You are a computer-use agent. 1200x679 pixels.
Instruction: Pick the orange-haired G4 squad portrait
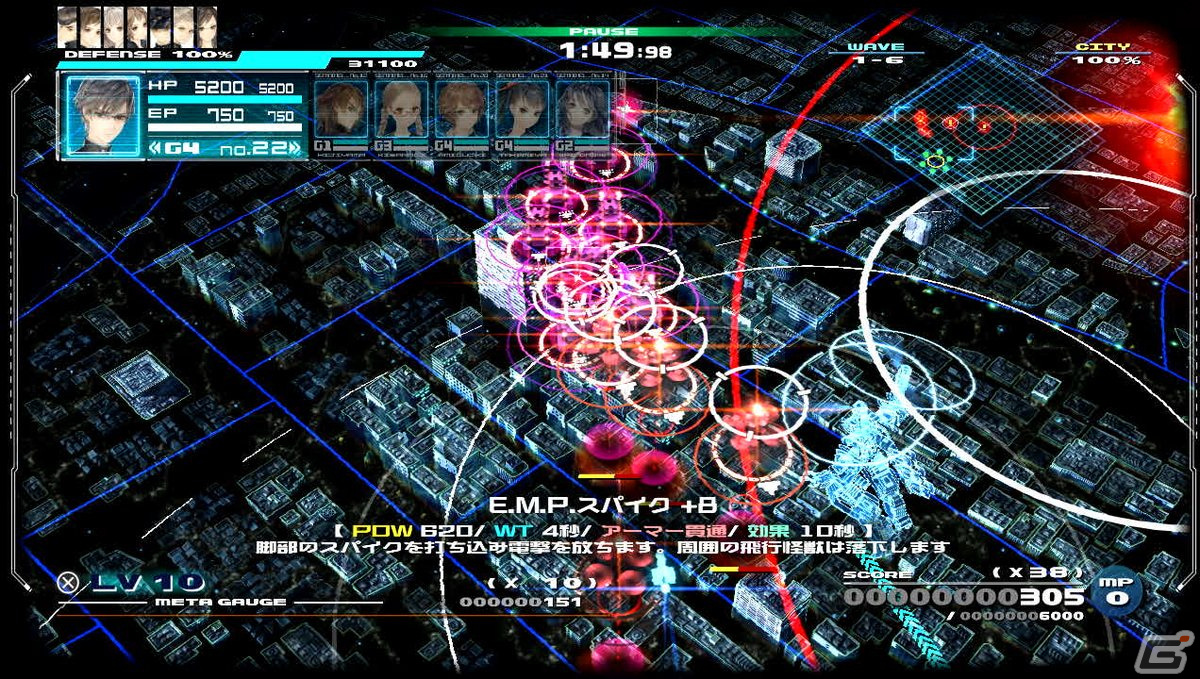461,110
